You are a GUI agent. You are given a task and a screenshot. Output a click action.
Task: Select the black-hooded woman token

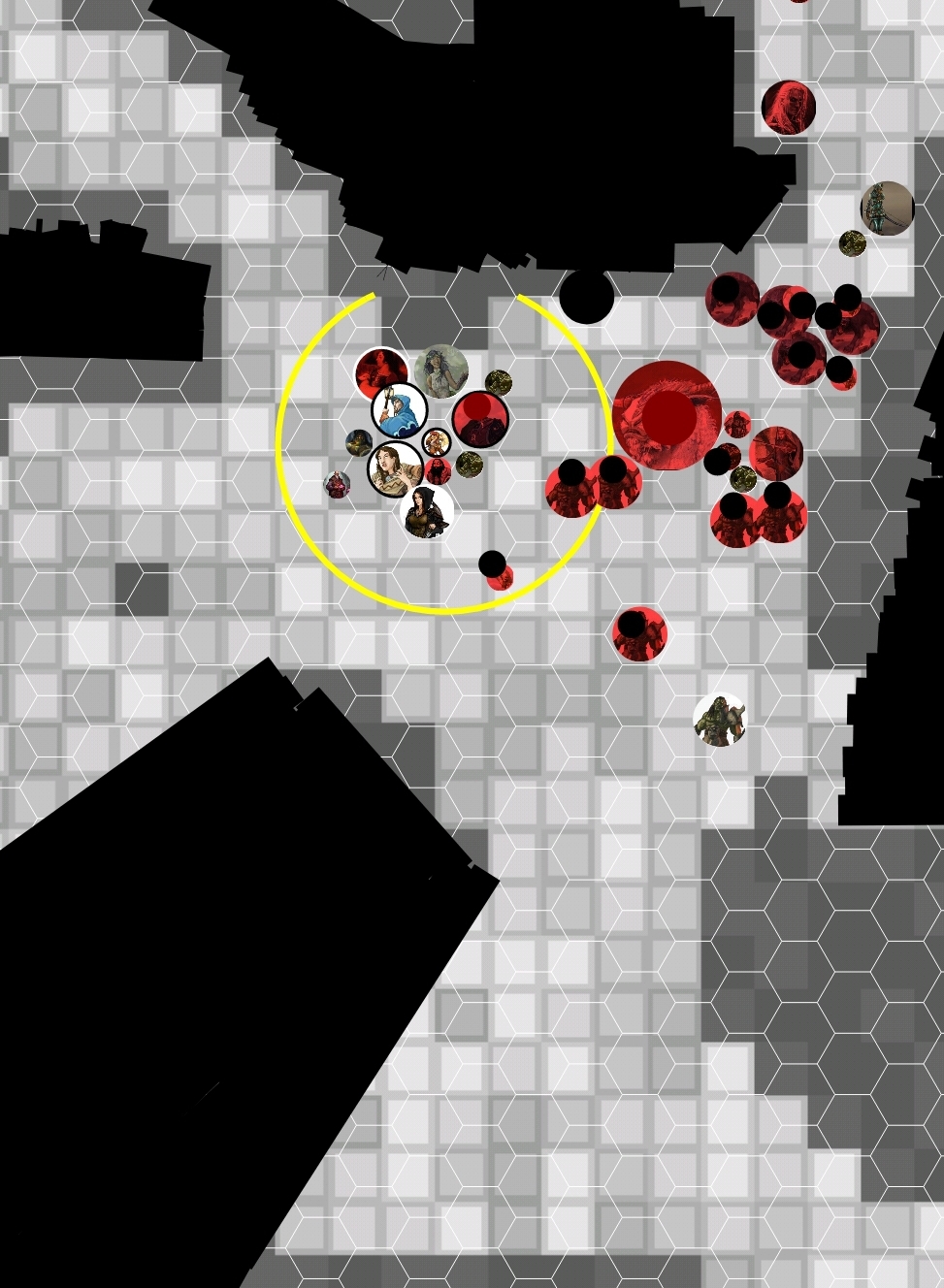(x=427, y=511)
